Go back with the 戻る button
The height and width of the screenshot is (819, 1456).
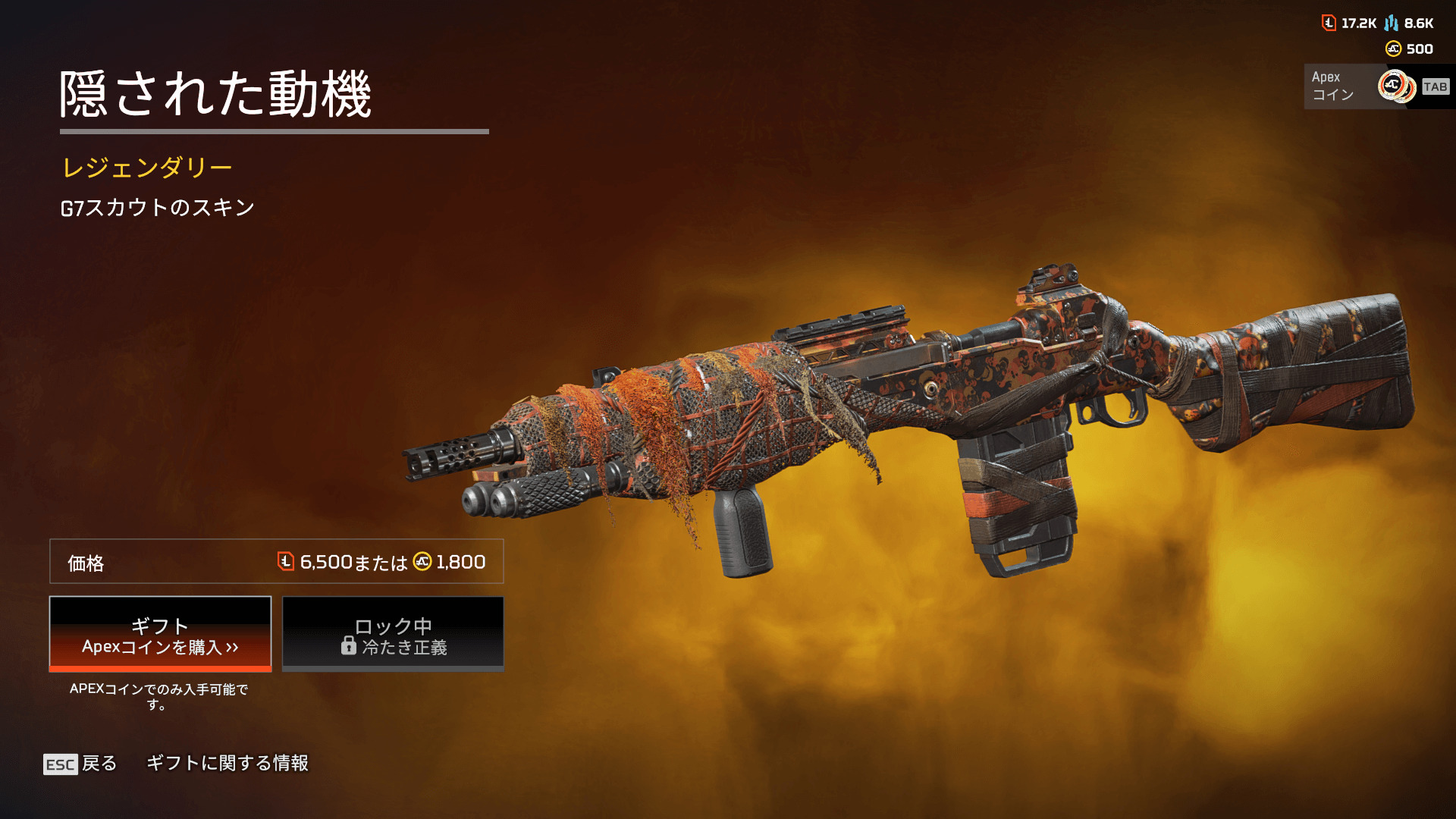click(x=80, y=764)
